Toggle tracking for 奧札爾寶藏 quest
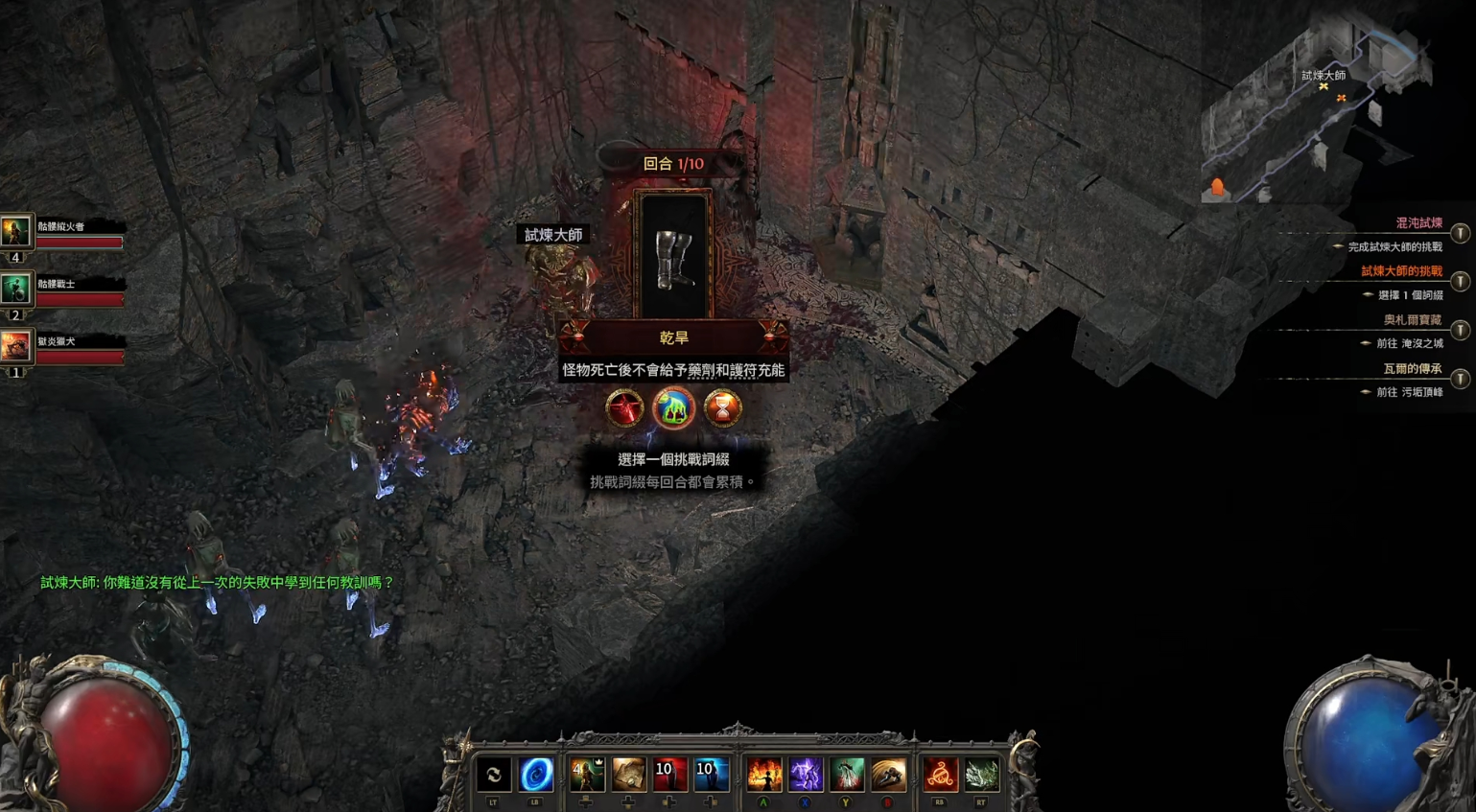This screenshot has width=1476, height=812. pos(1460,330)
